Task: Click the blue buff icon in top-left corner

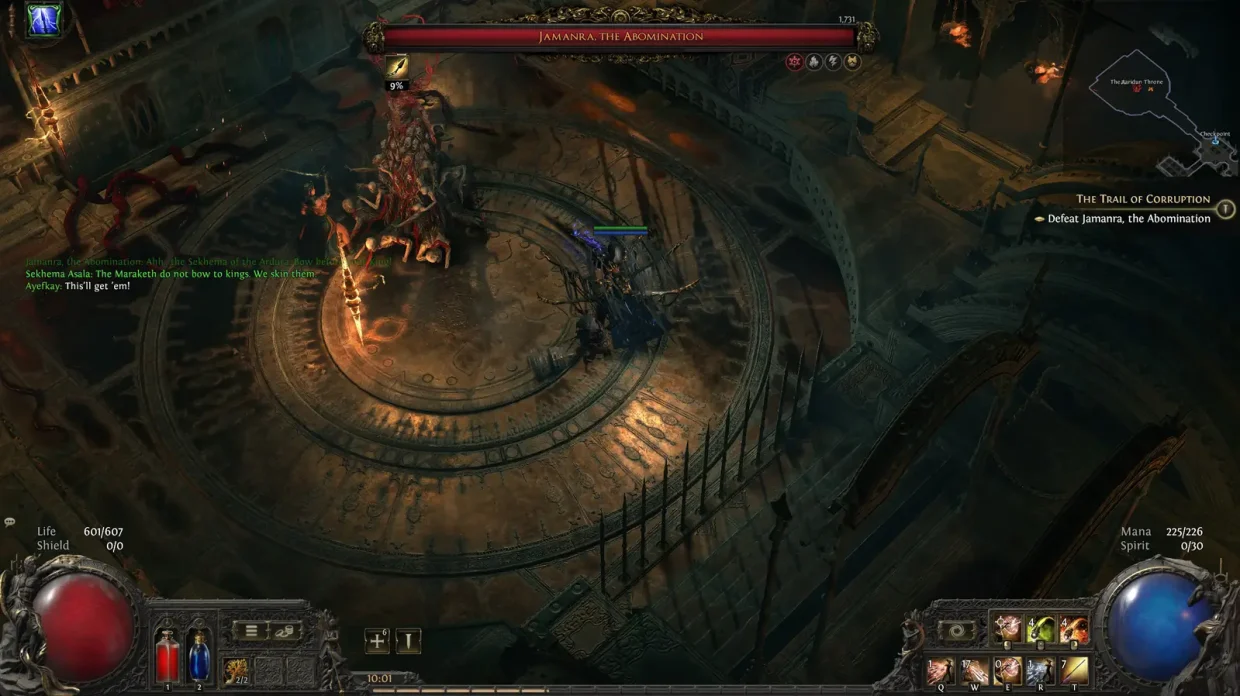Action: click(44, 20)
